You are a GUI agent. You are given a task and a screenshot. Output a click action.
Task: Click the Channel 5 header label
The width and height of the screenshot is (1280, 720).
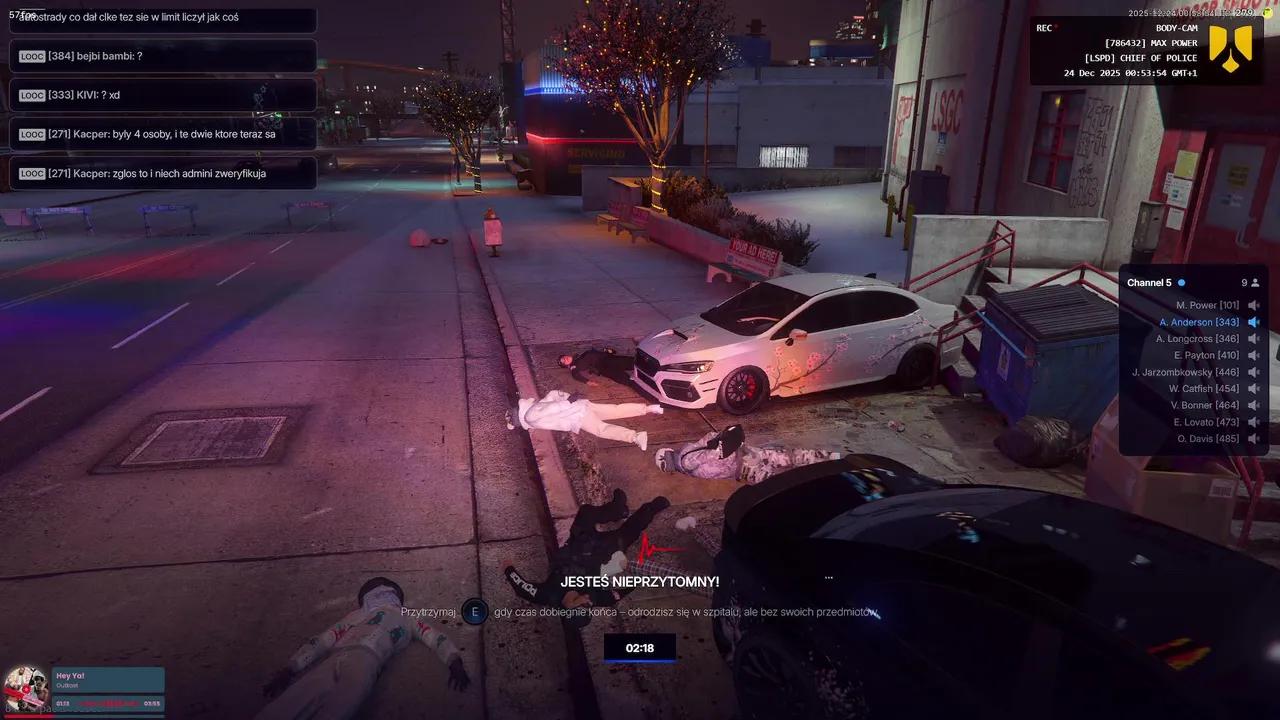click(1149, 283)
